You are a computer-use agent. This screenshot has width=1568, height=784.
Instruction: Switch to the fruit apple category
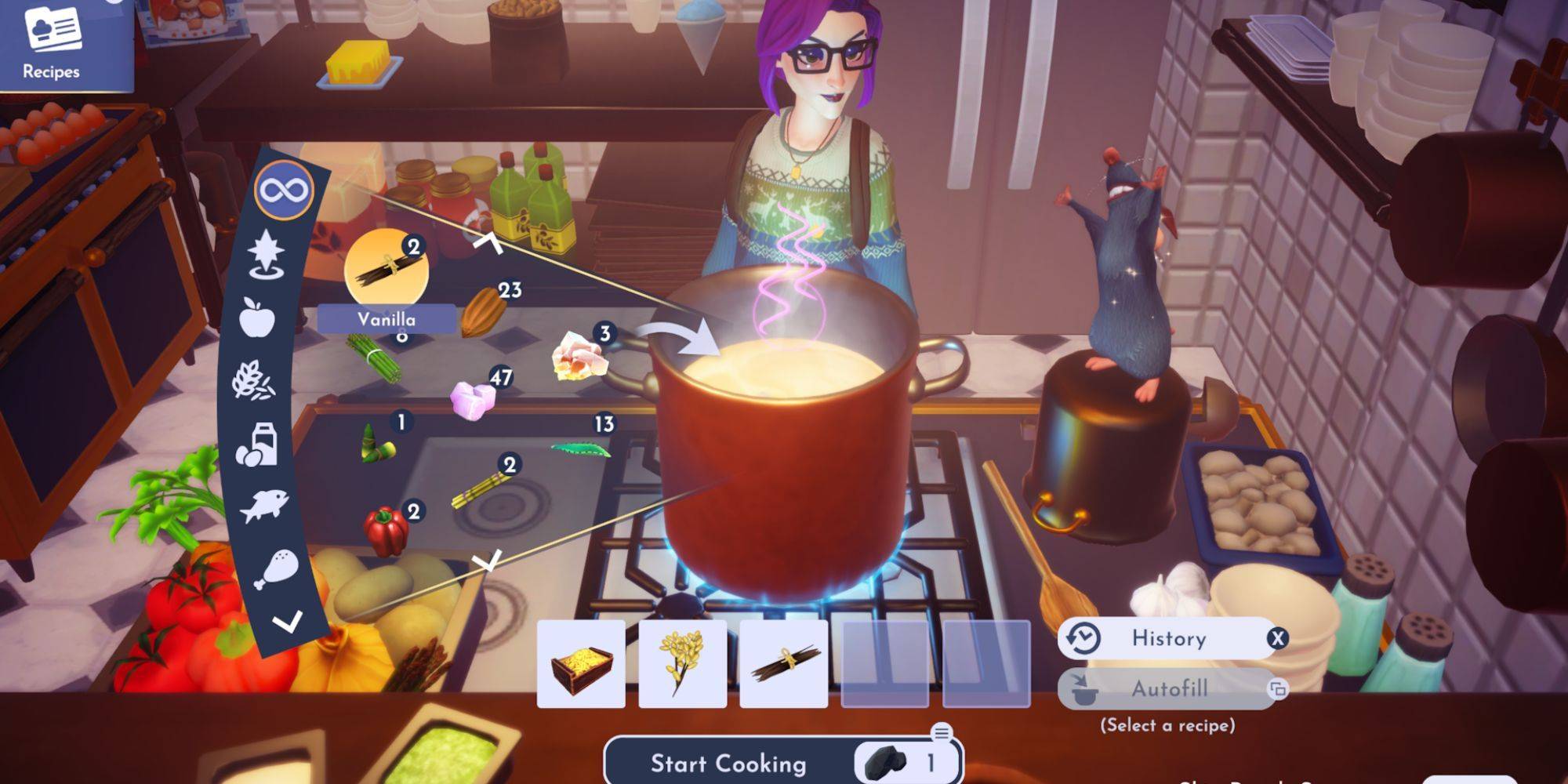(x=259, y=318)
